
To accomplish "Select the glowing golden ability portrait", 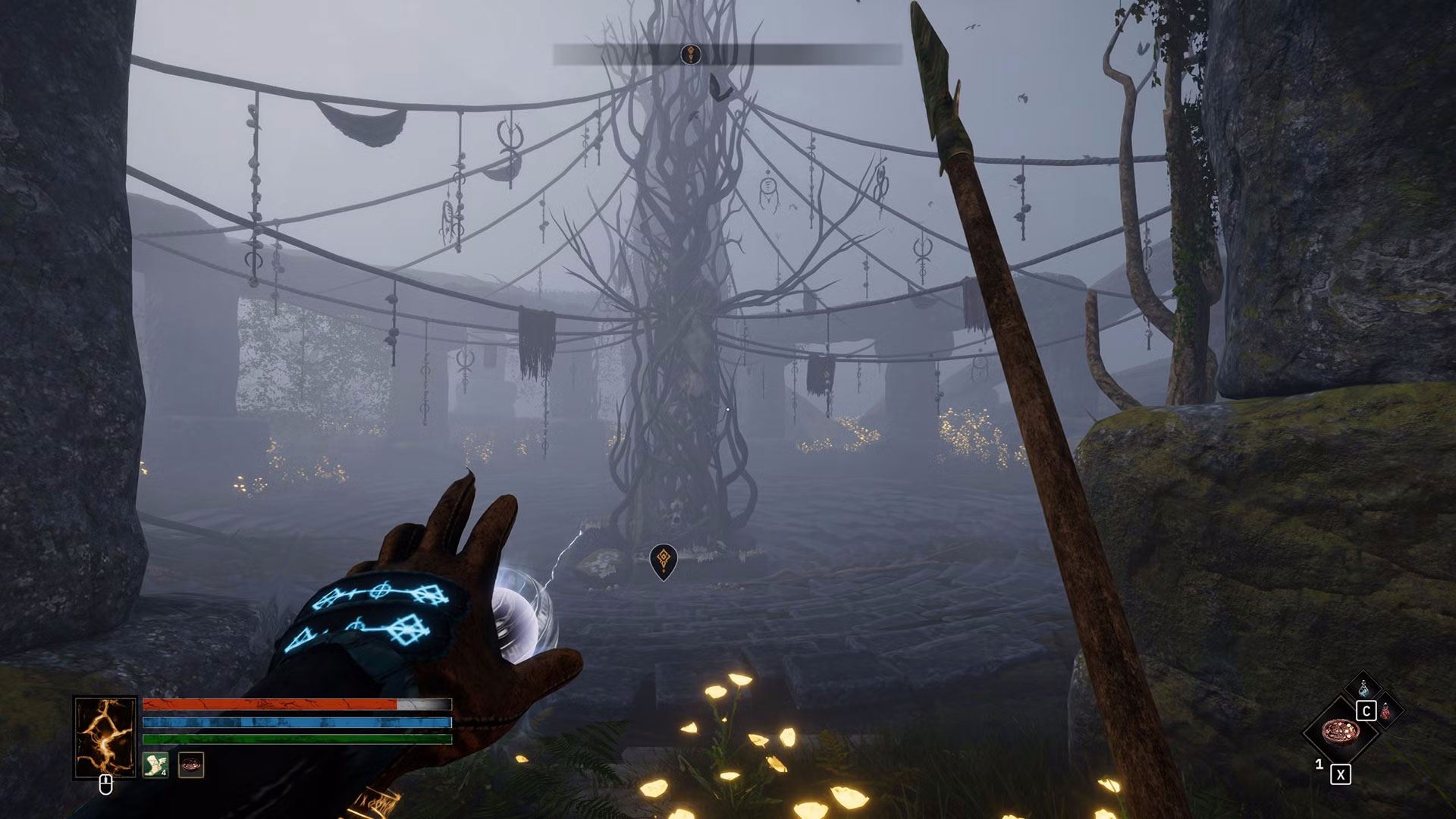I will click(105, 737).
